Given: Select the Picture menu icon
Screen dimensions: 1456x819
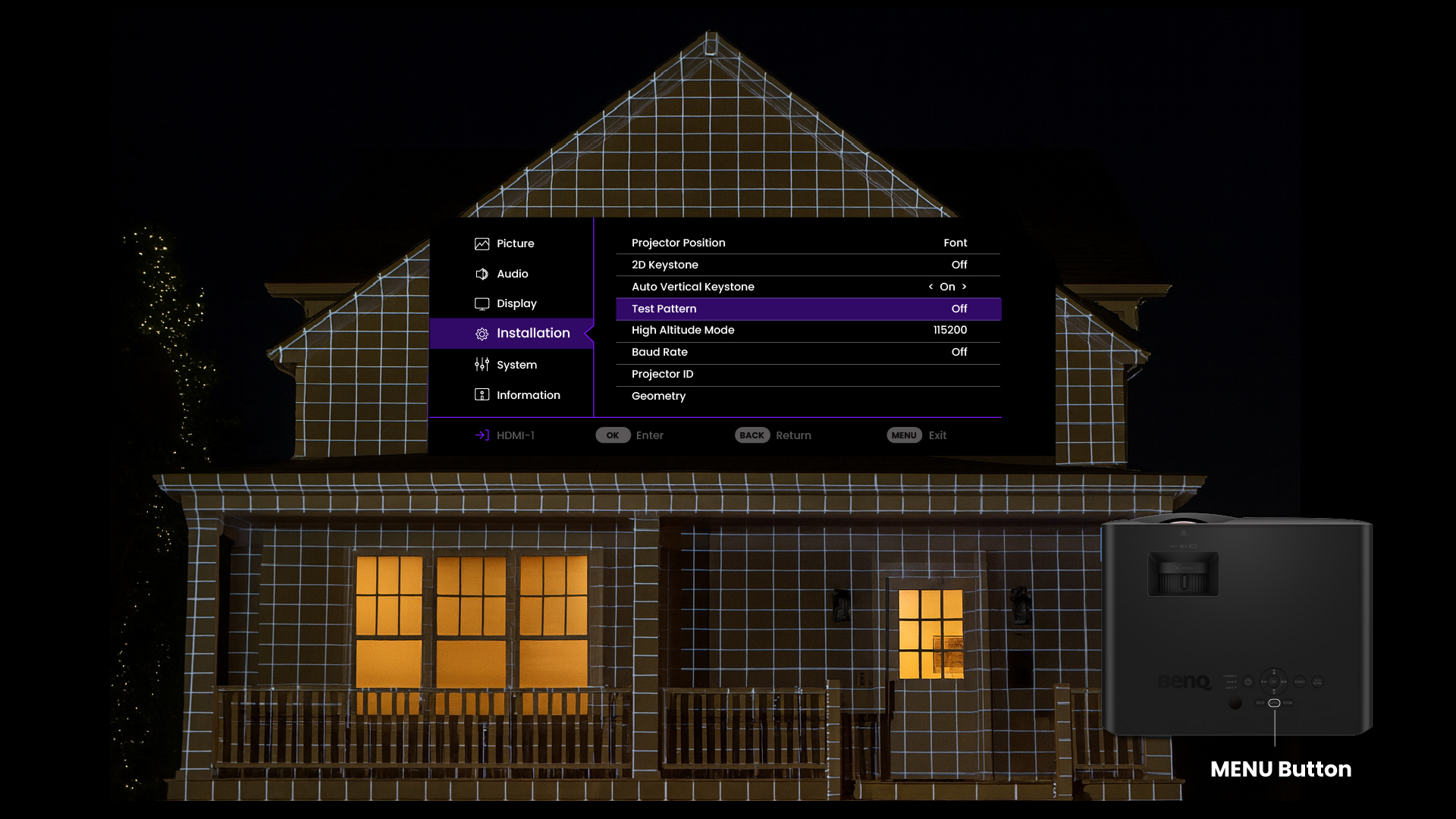Looking at the screenshot, I should [x=482, y=243].
